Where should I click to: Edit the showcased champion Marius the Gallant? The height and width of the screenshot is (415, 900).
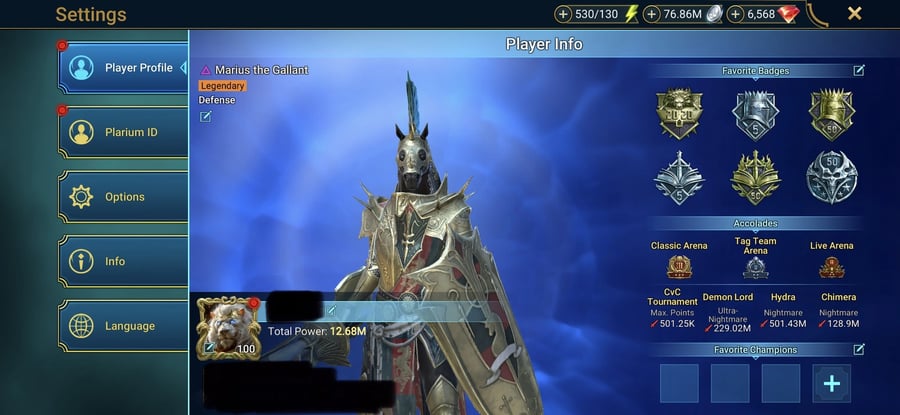click(x=206, y=117)
